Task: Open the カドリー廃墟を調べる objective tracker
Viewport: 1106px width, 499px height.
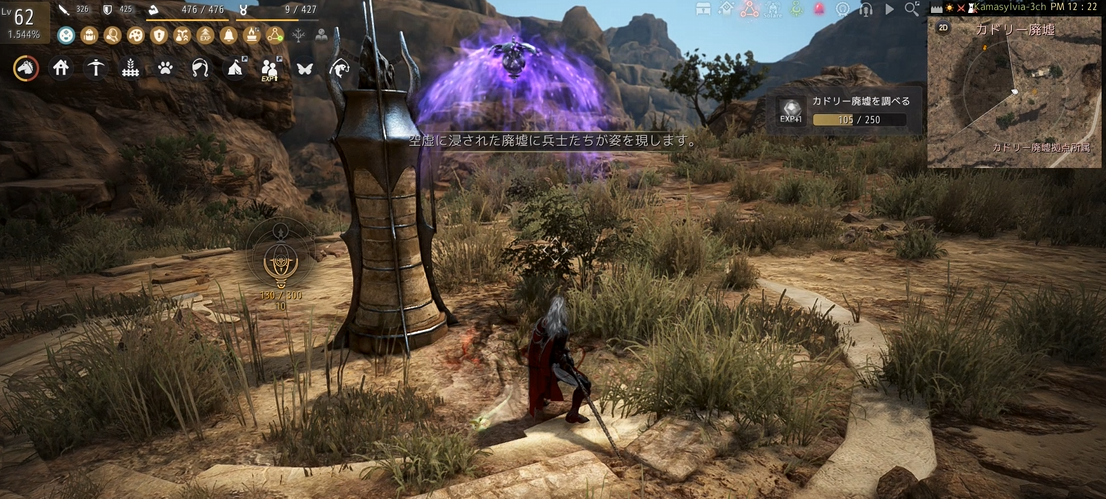Action: click(846, 111)
